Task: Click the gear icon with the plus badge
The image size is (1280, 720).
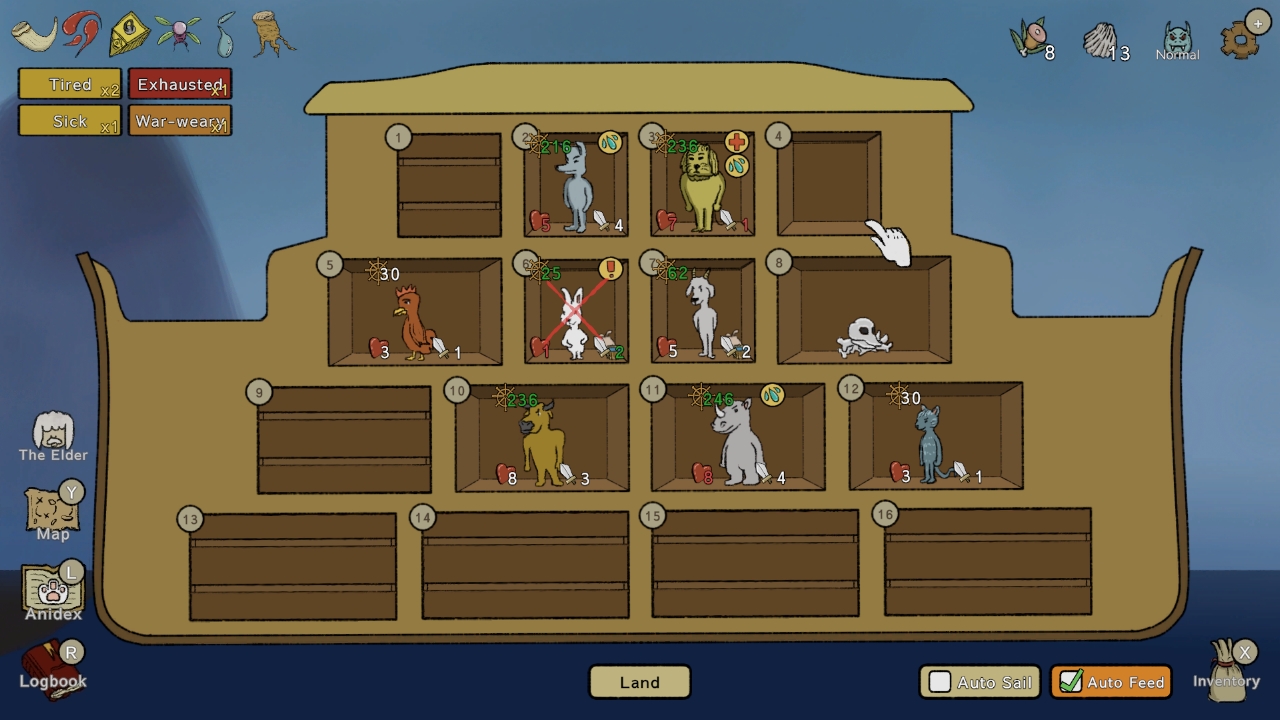Action: click(x=1240, y=38)
